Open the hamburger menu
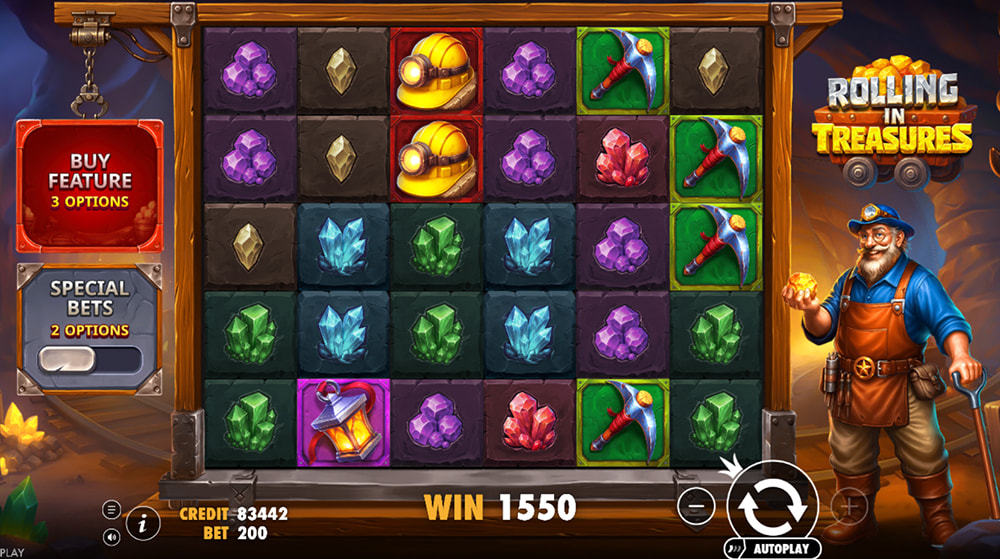The width and height of the screenshot is (1000, 559). [x=111, y=509]
